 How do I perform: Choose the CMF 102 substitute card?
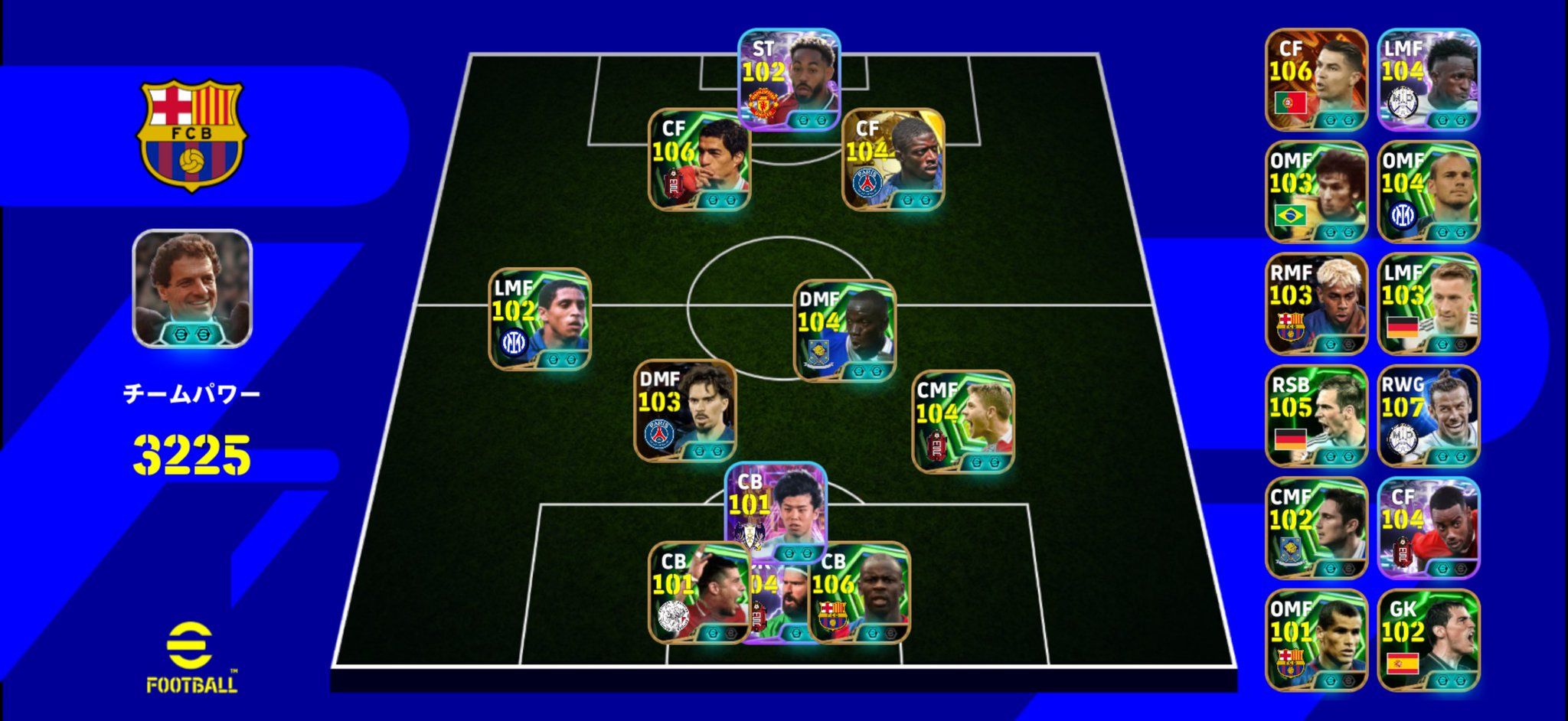tap(1316, 528)
